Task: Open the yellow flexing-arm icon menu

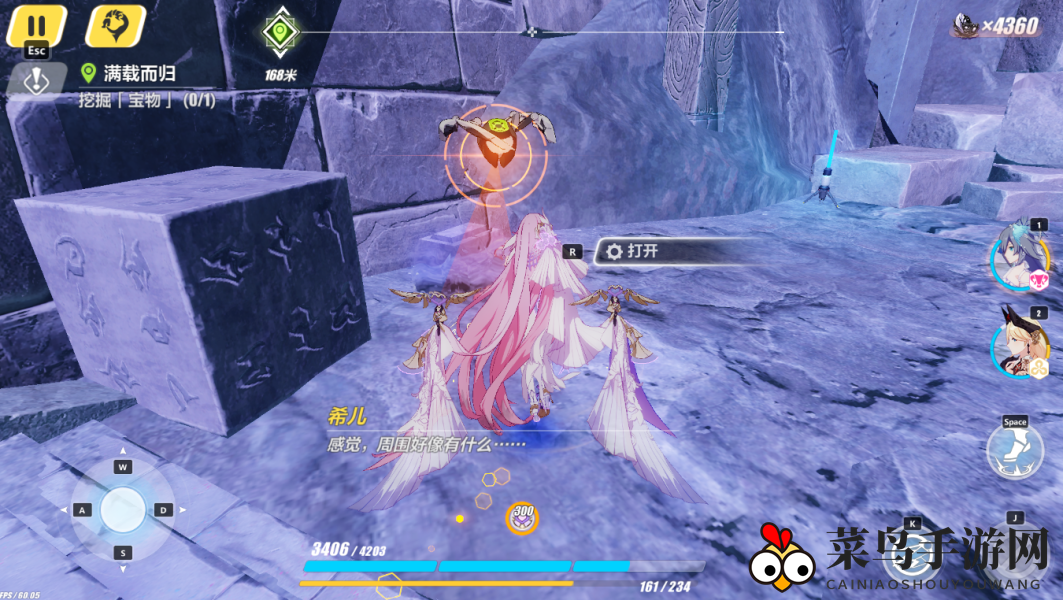Action: (x=115, y=26)
